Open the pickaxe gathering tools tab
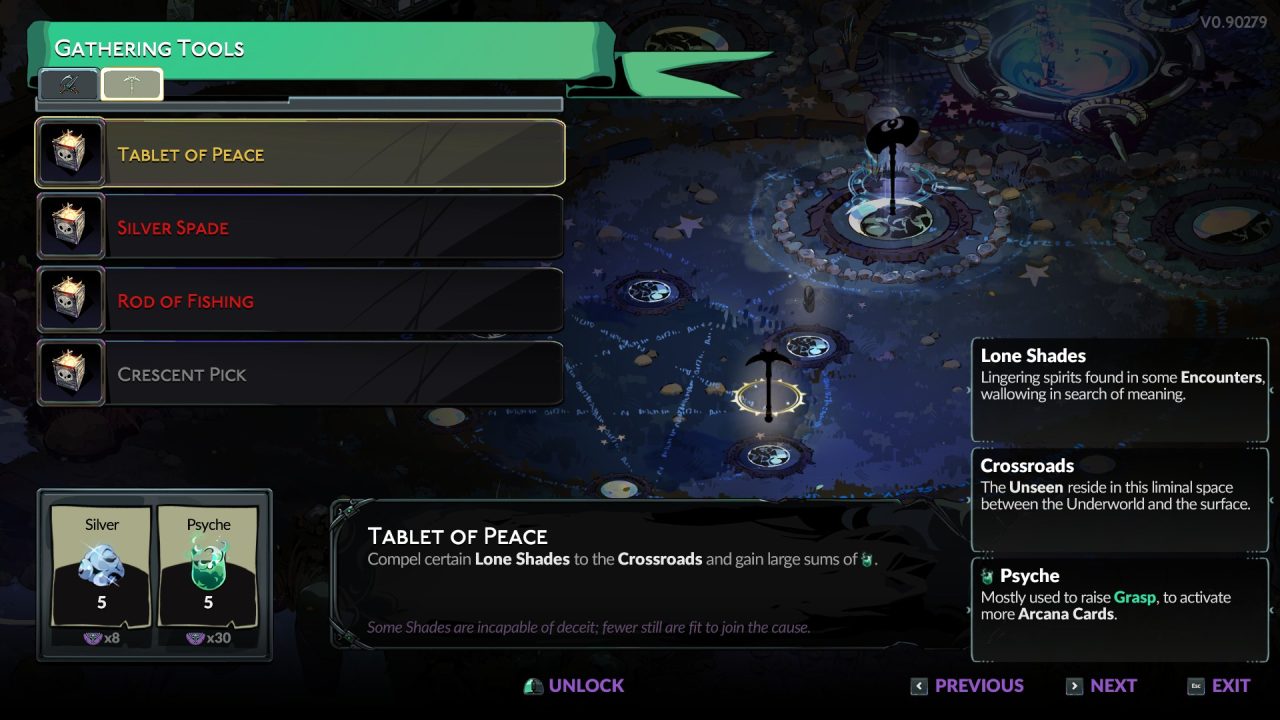Viewport: 1280px width, 720px height. click(132, 85)
